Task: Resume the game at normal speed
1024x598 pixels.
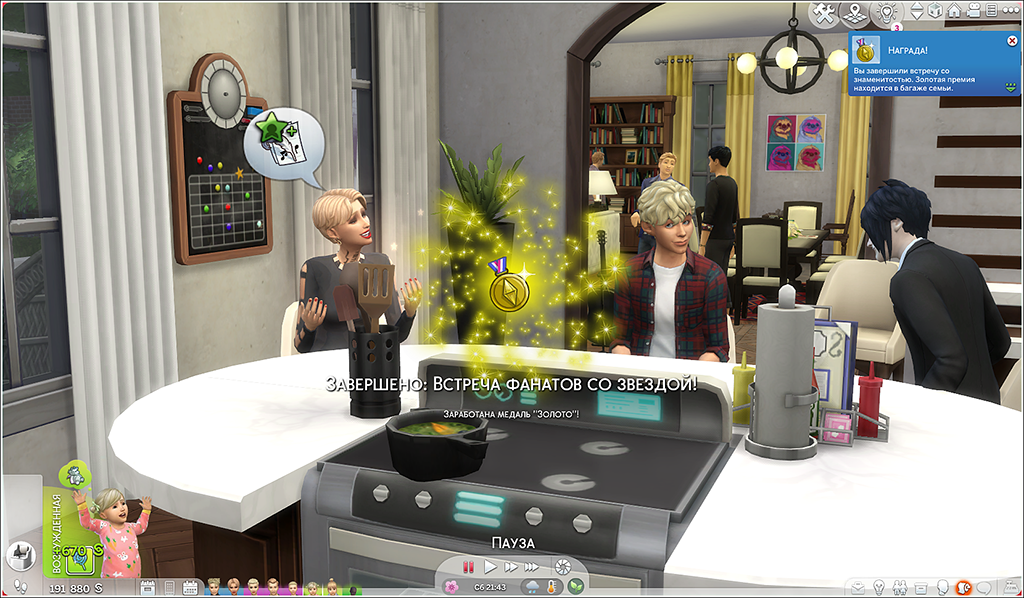Action: point(491,566)
